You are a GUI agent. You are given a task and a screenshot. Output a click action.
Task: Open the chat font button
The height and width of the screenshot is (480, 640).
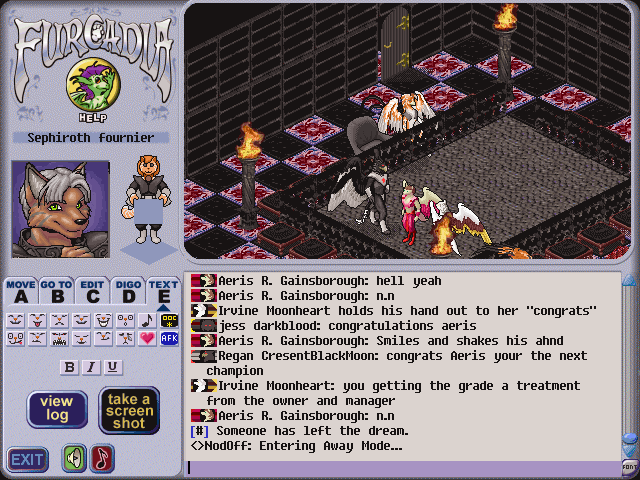tap(630, 466)
